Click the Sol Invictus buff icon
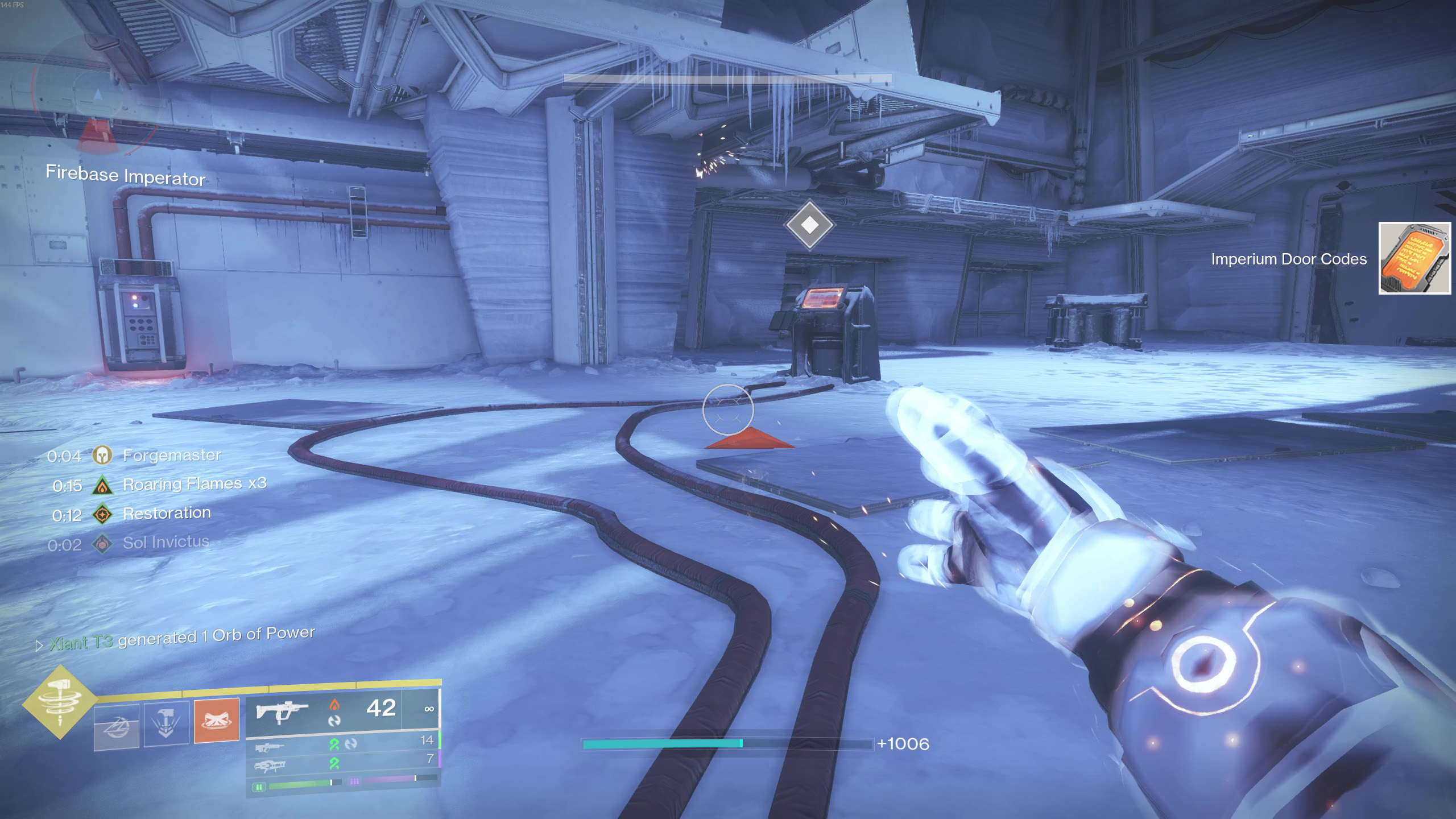Image resolution: width=1456 pixels, height=819 pixels. pyautogui.click(x=102, y=544)
